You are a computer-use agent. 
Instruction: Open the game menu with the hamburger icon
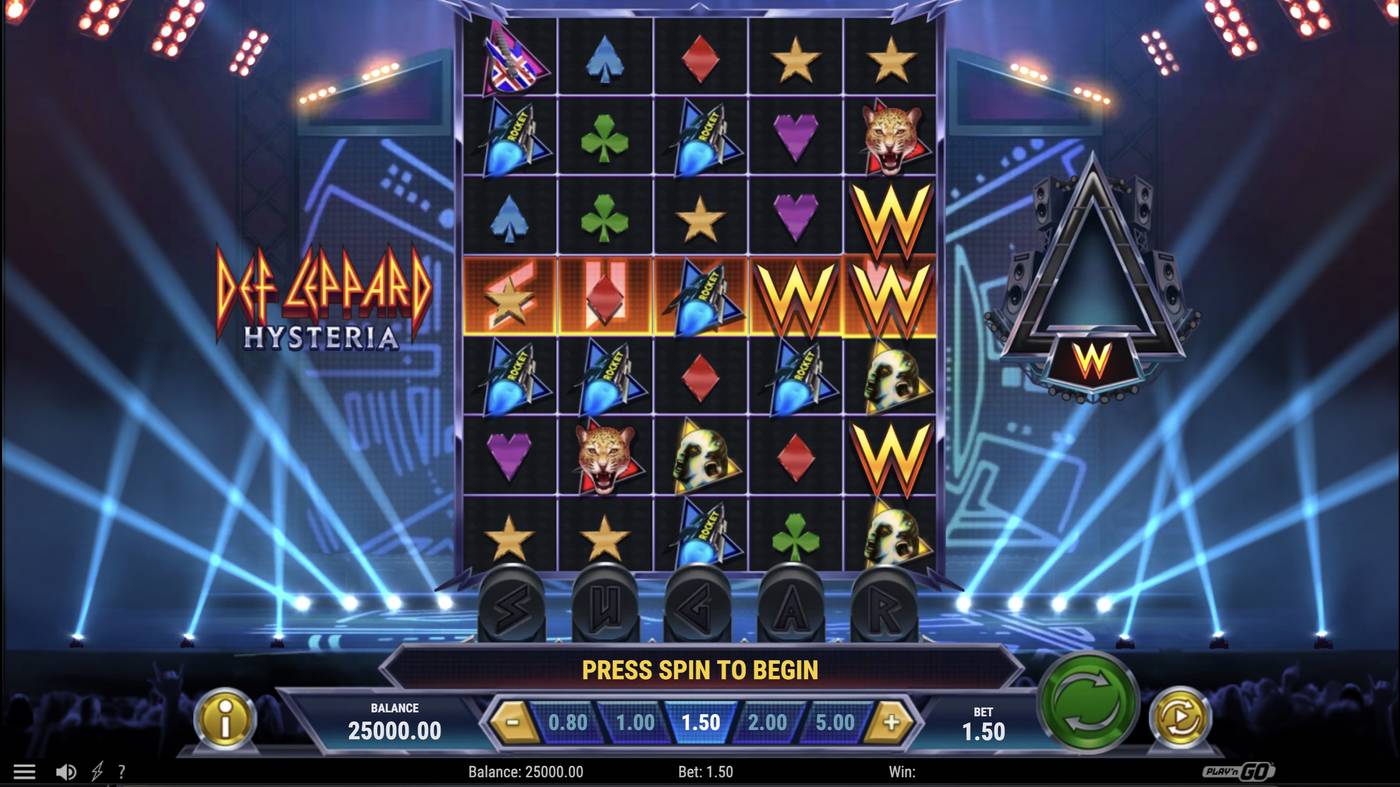click(x=24, y=770)
